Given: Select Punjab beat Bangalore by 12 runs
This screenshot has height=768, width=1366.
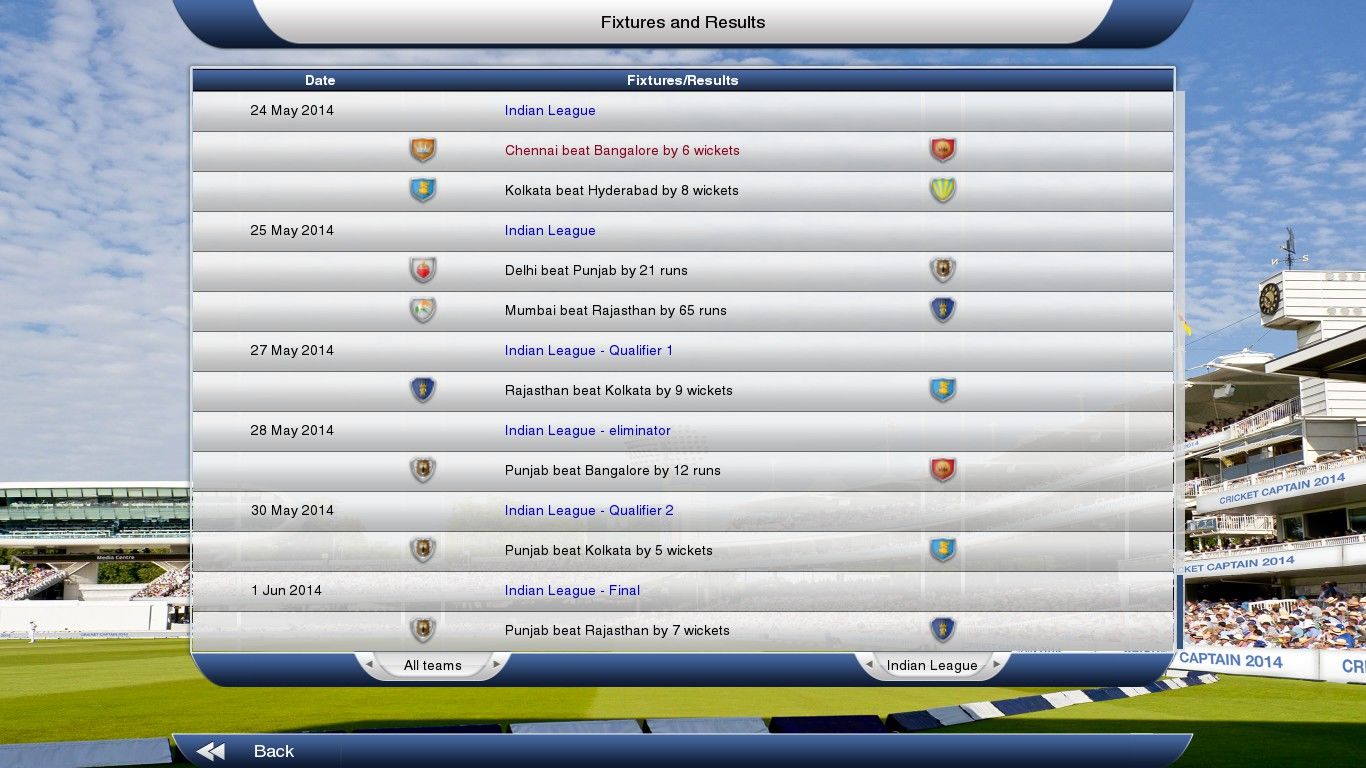Looking at the screenshot, I should point(612,471).
